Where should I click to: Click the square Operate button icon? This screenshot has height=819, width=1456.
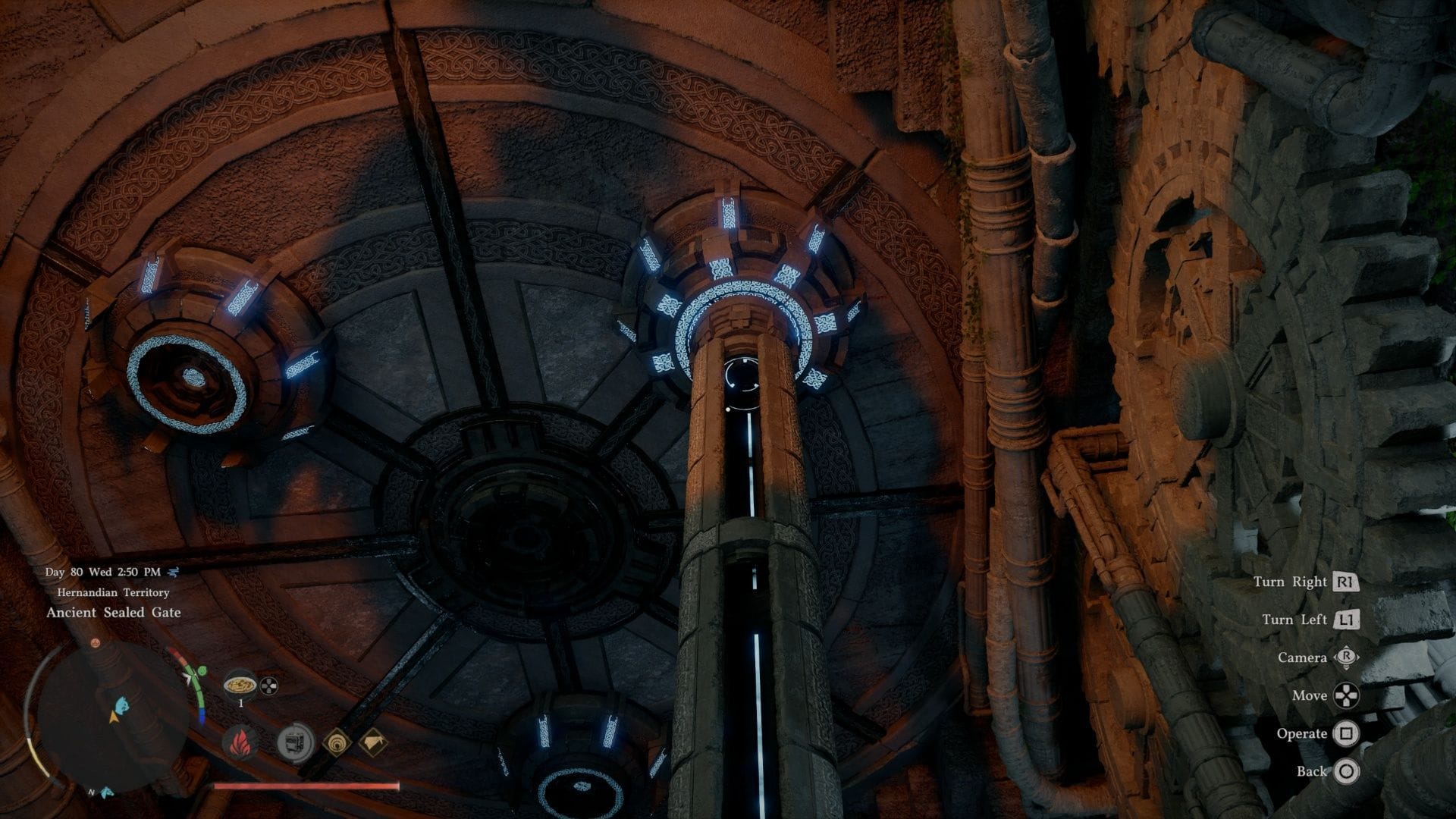click(x=1346, y=734)
